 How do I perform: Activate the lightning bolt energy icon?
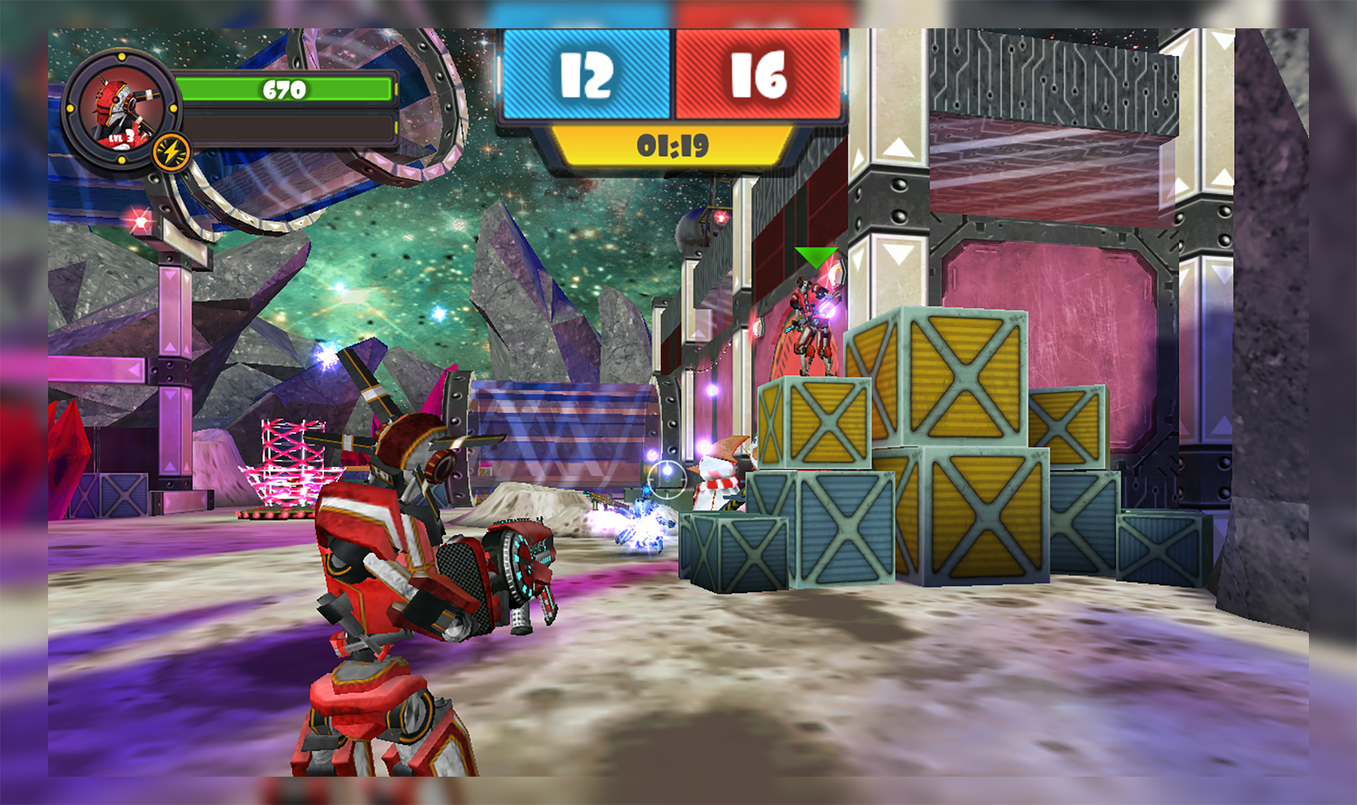point(172,152)
